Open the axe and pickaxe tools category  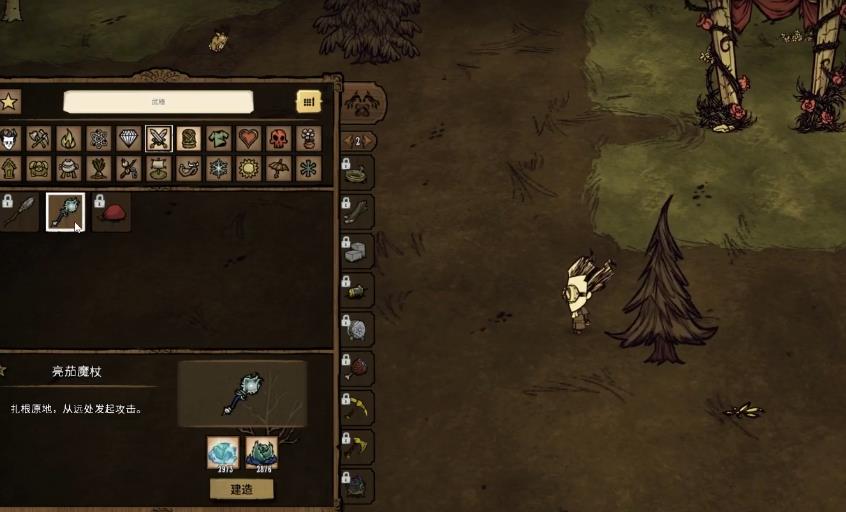[38, 138]
